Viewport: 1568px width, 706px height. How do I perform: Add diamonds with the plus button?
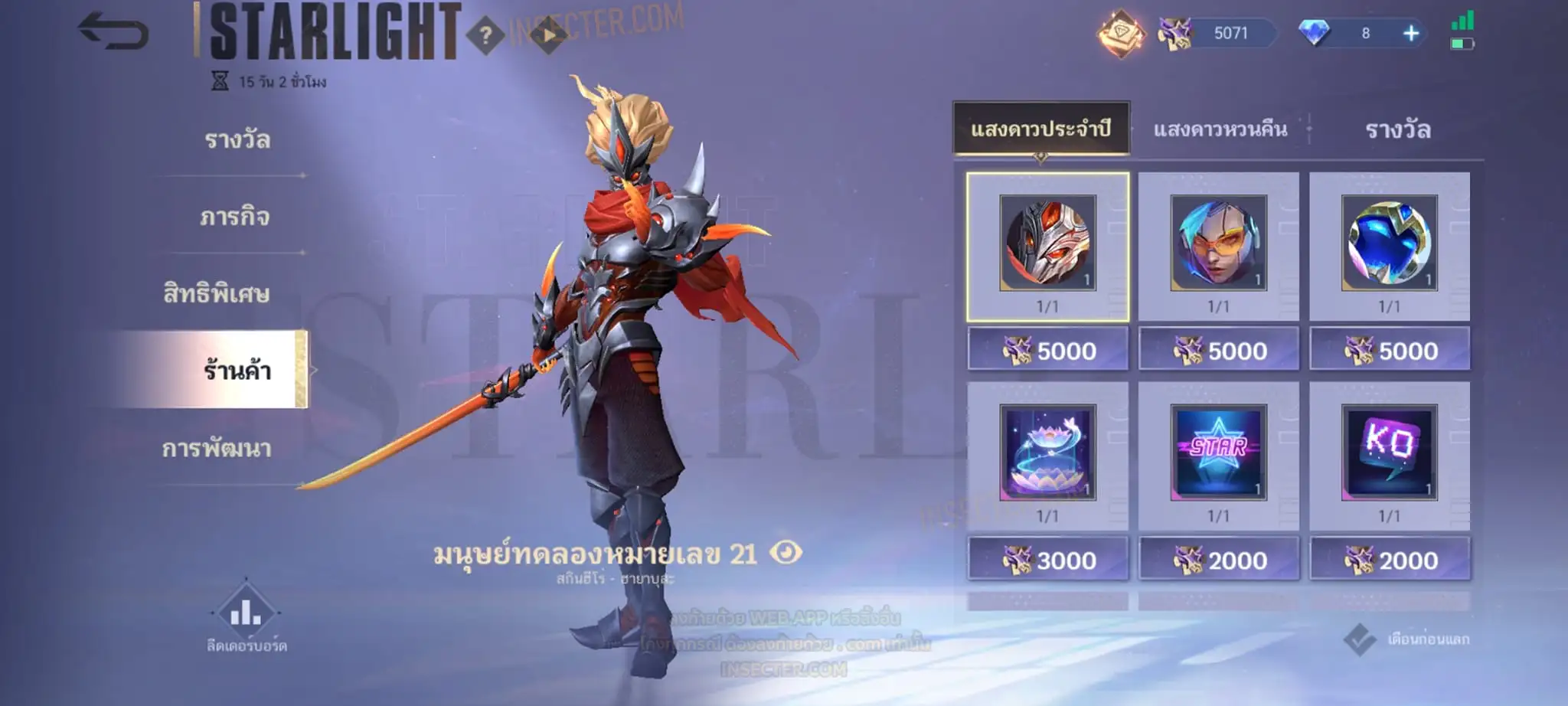click(x=1411, y=34)
